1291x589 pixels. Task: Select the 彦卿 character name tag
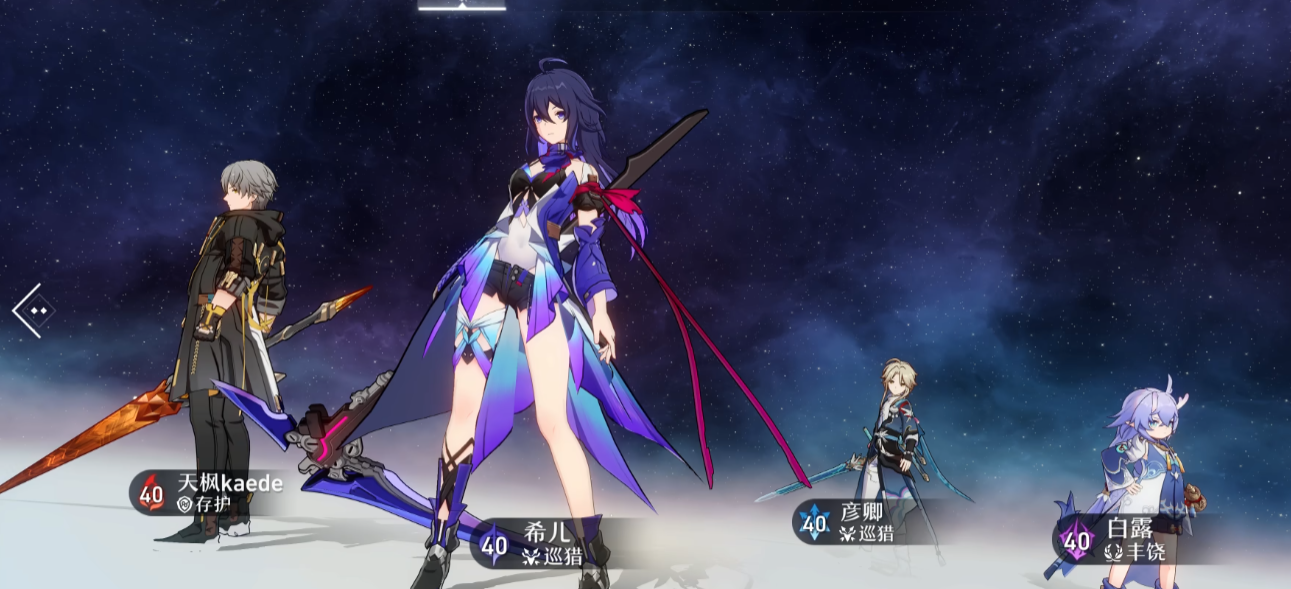(x=850, y=521)
